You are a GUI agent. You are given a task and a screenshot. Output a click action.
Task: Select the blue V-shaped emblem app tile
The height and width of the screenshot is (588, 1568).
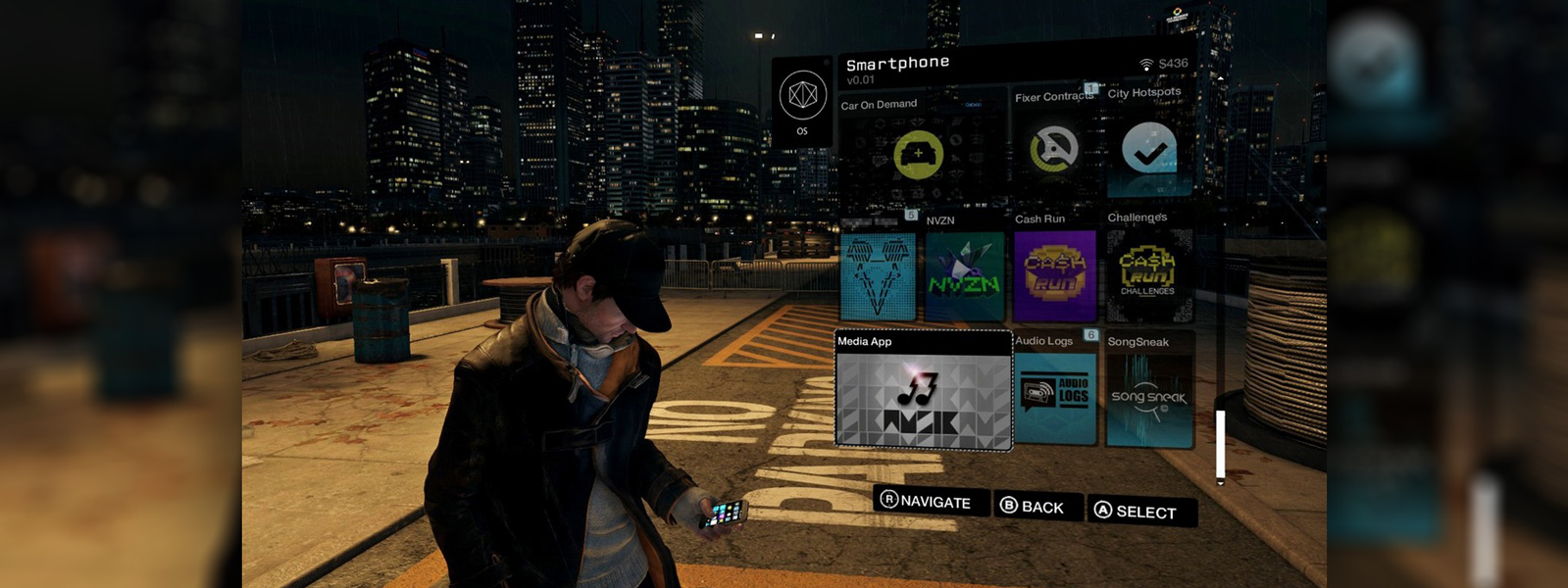[878, 276]
